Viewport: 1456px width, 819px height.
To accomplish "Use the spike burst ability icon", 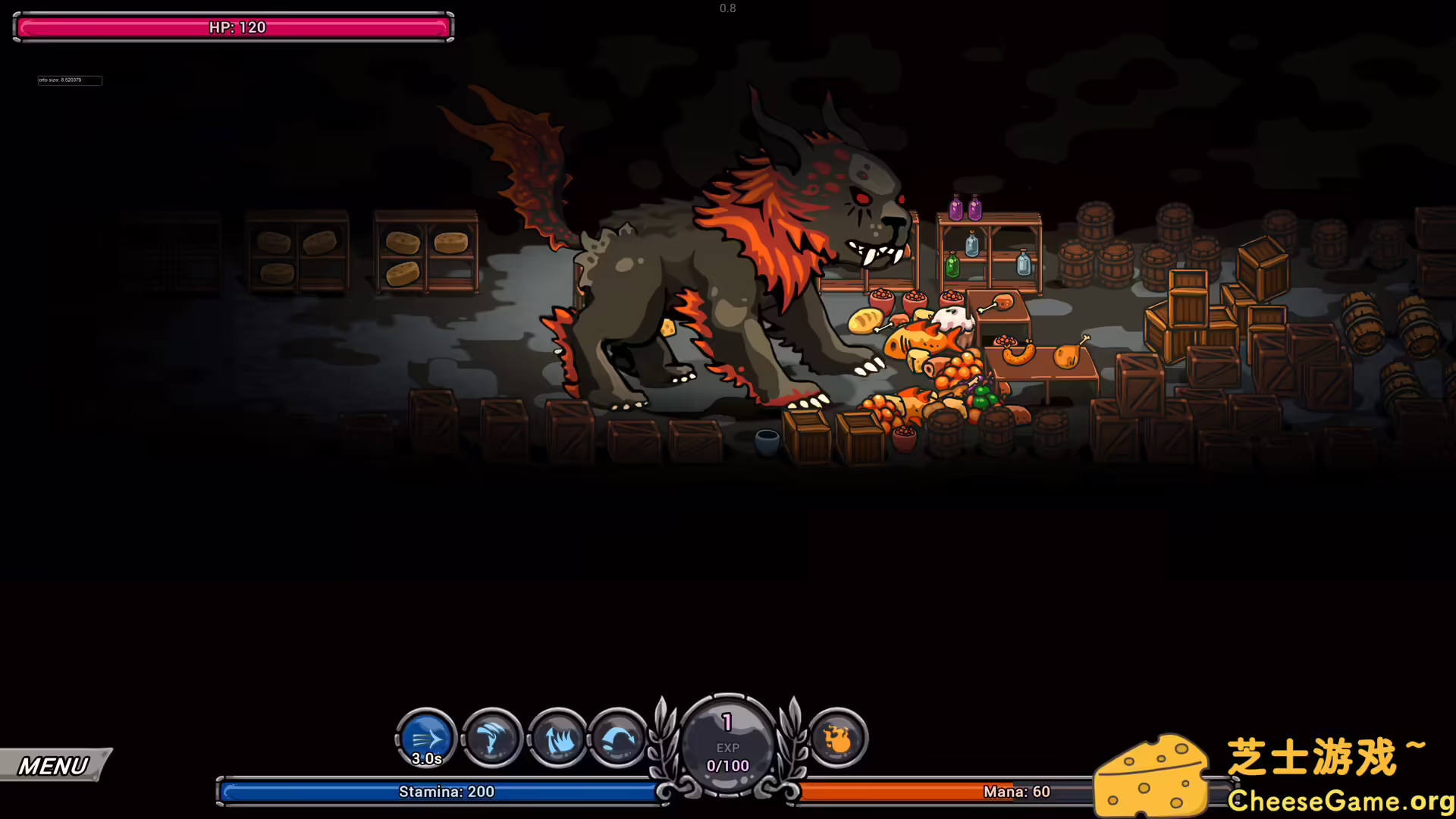I will (557, 737).
